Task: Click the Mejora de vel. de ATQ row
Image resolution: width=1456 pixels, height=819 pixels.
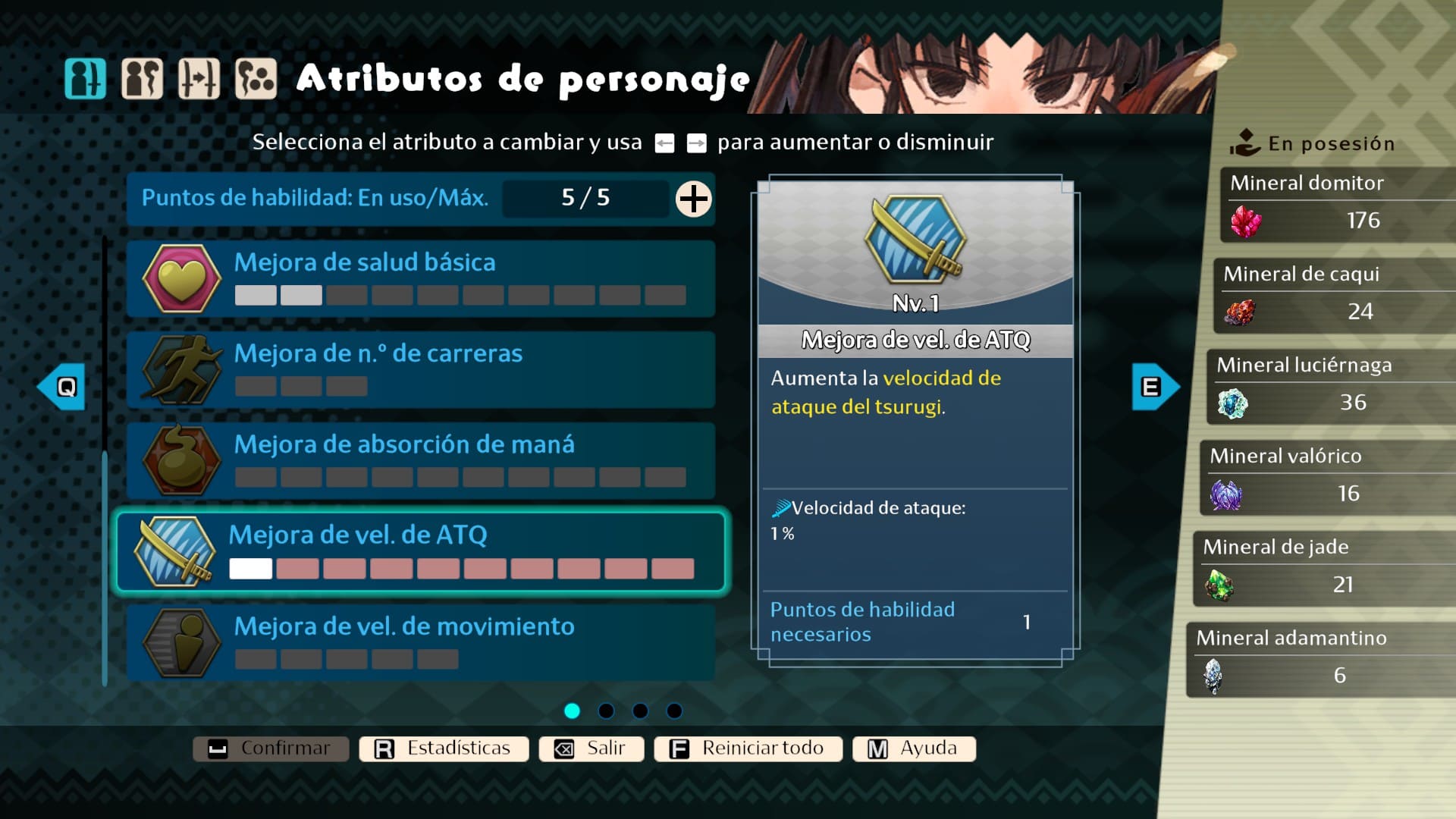Action: 421,551
